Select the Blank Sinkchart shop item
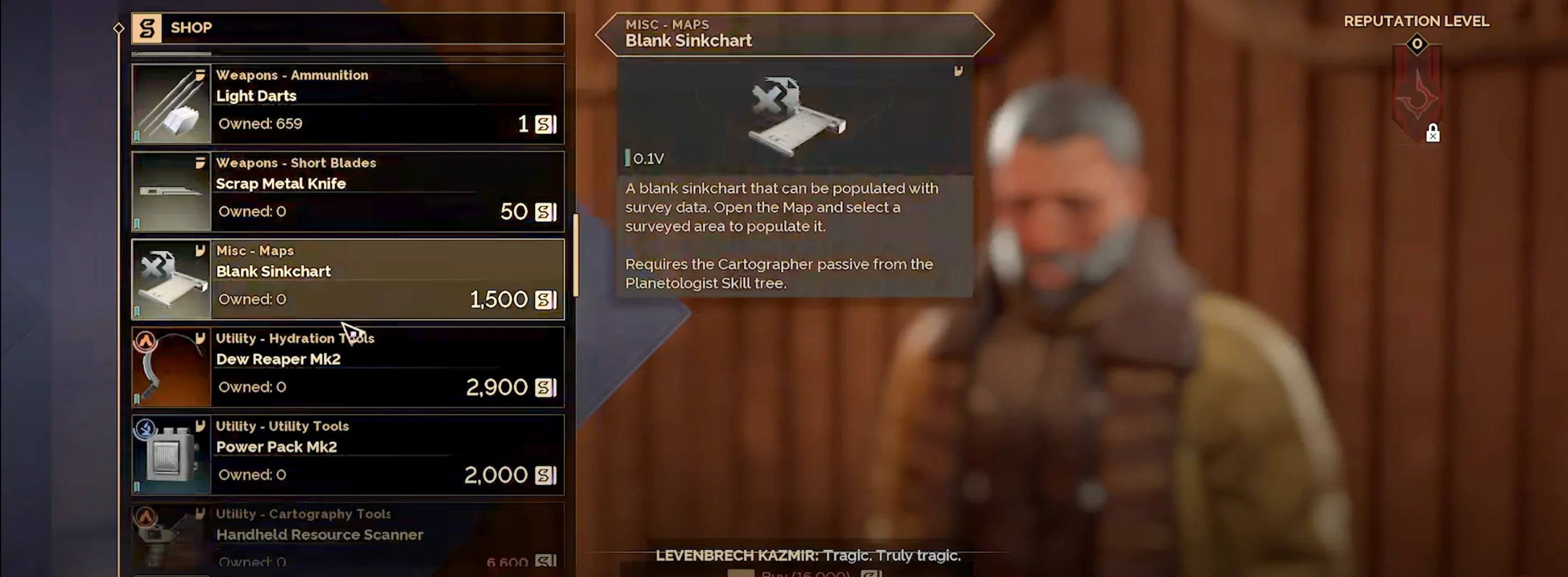1568x577 pixels. pyautogui.click(x=347, y=279)
